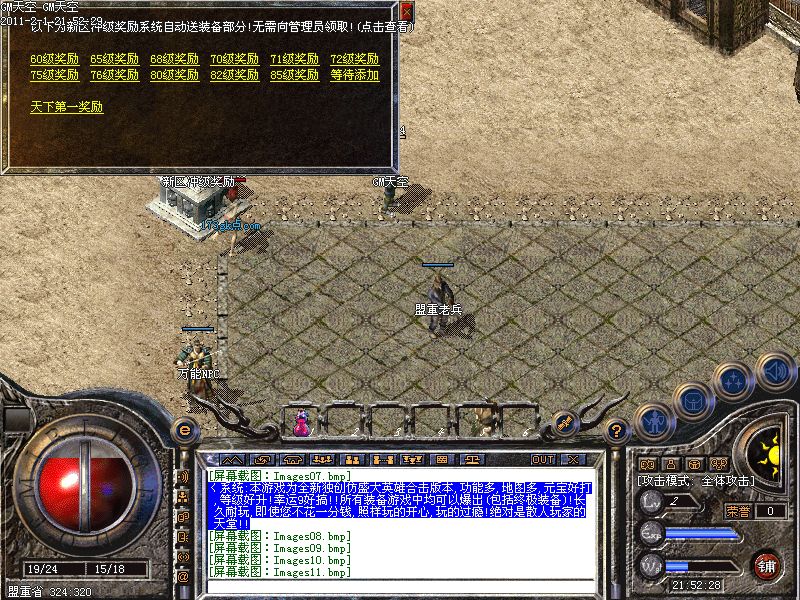The width and height of the screenshot is (800, 600).
Task: Select the 等待添加 link
Action: [x=354, y=75]
